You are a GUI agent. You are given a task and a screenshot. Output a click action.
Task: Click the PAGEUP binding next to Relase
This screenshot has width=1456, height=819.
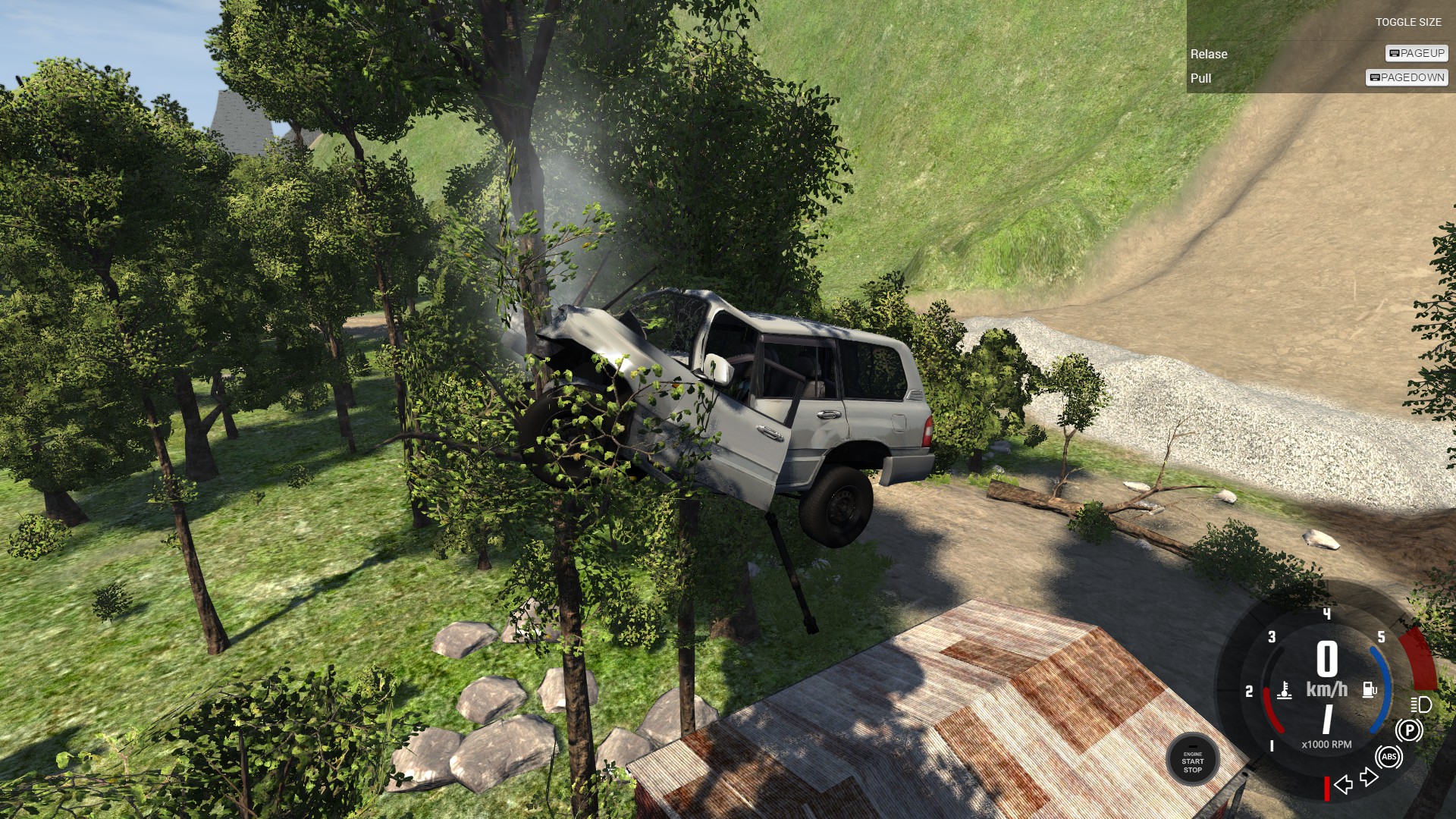pos(1415,54)
